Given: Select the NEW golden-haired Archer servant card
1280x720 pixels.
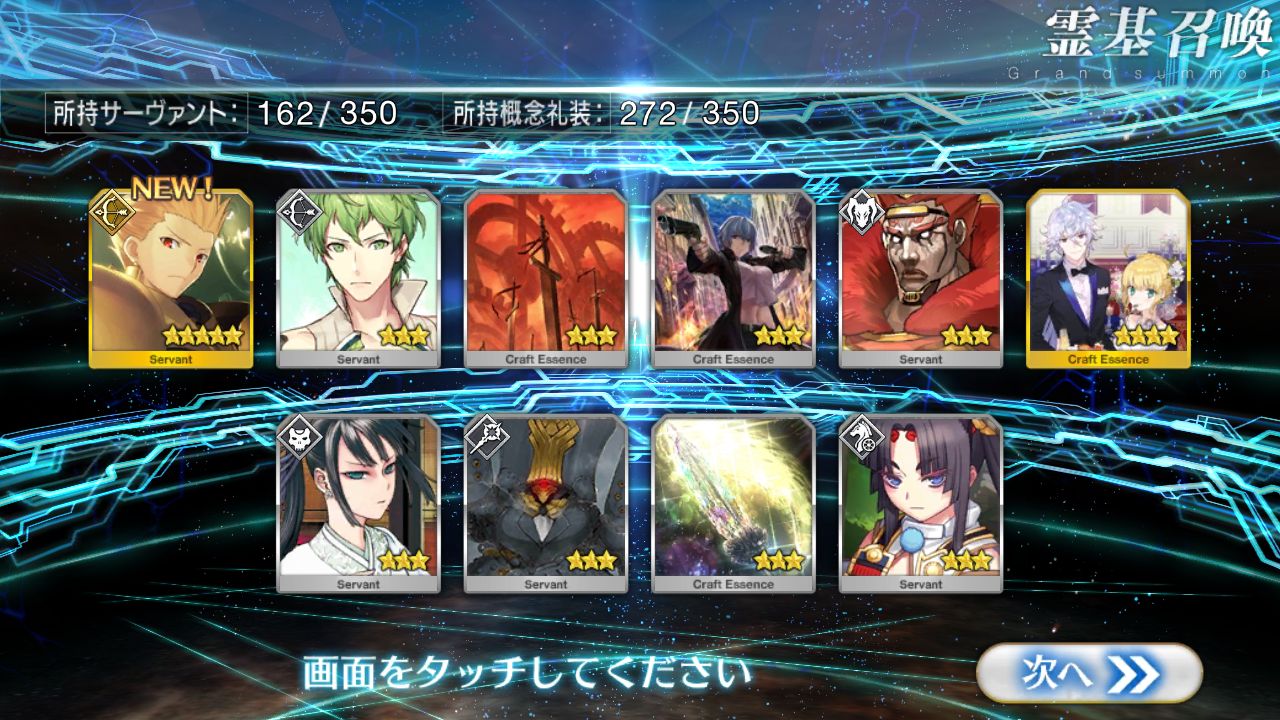Looking at the screenshot, I should click(170, 278).
